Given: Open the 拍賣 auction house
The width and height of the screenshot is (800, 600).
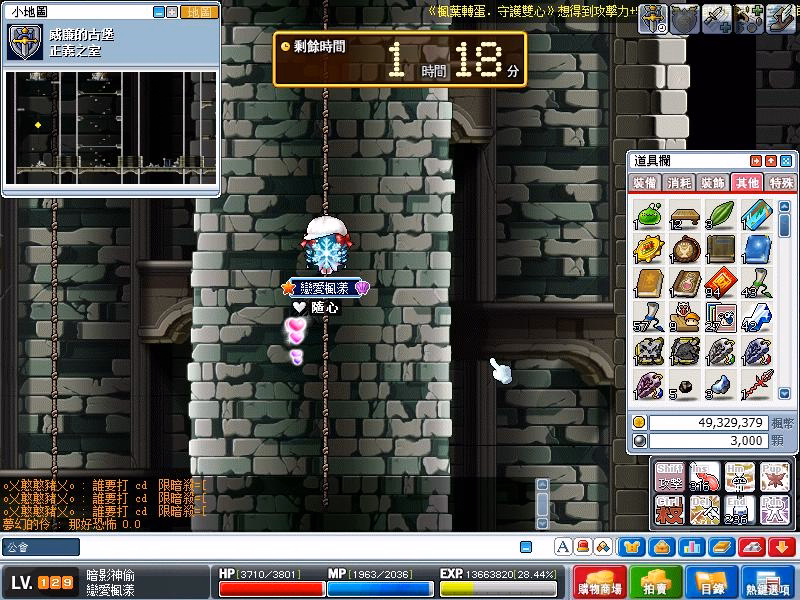Looking at the screenshot, I should [x=655, y=583].
